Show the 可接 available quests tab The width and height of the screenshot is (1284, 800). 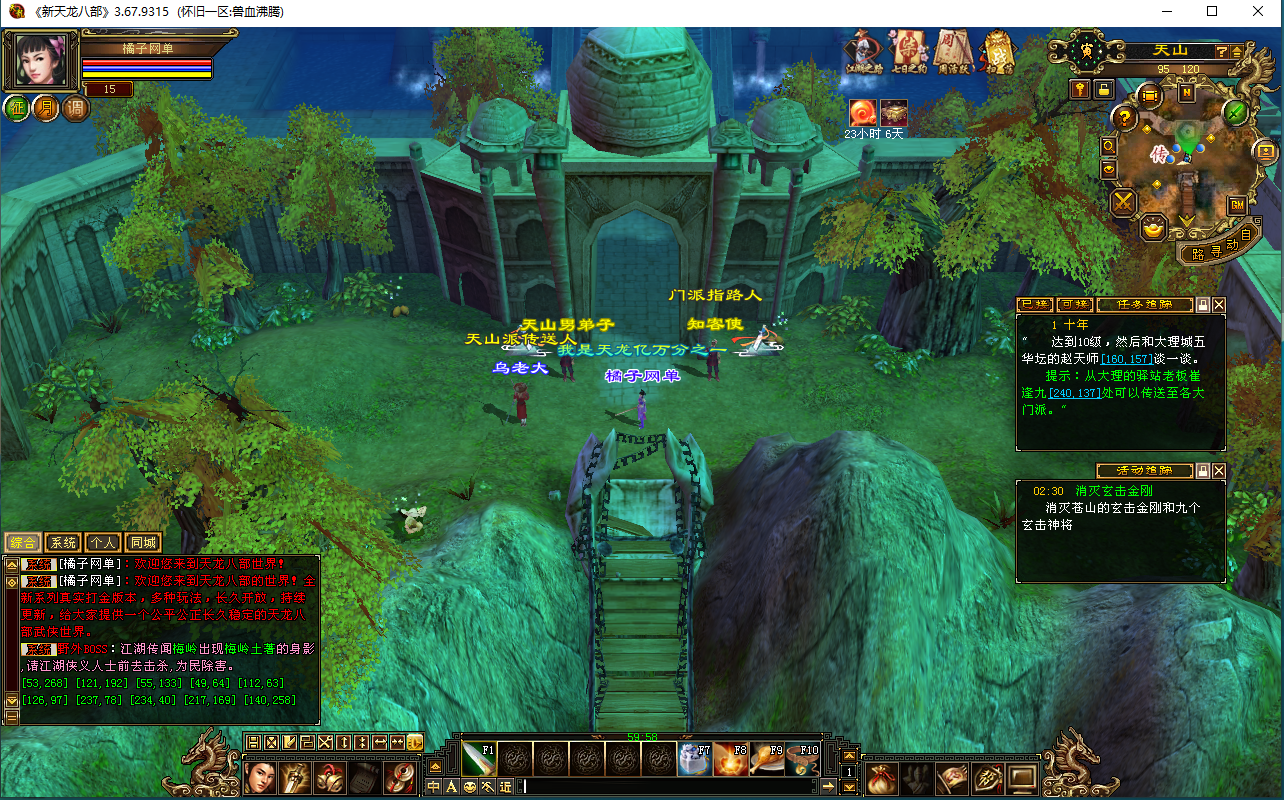pos(1074,305)
